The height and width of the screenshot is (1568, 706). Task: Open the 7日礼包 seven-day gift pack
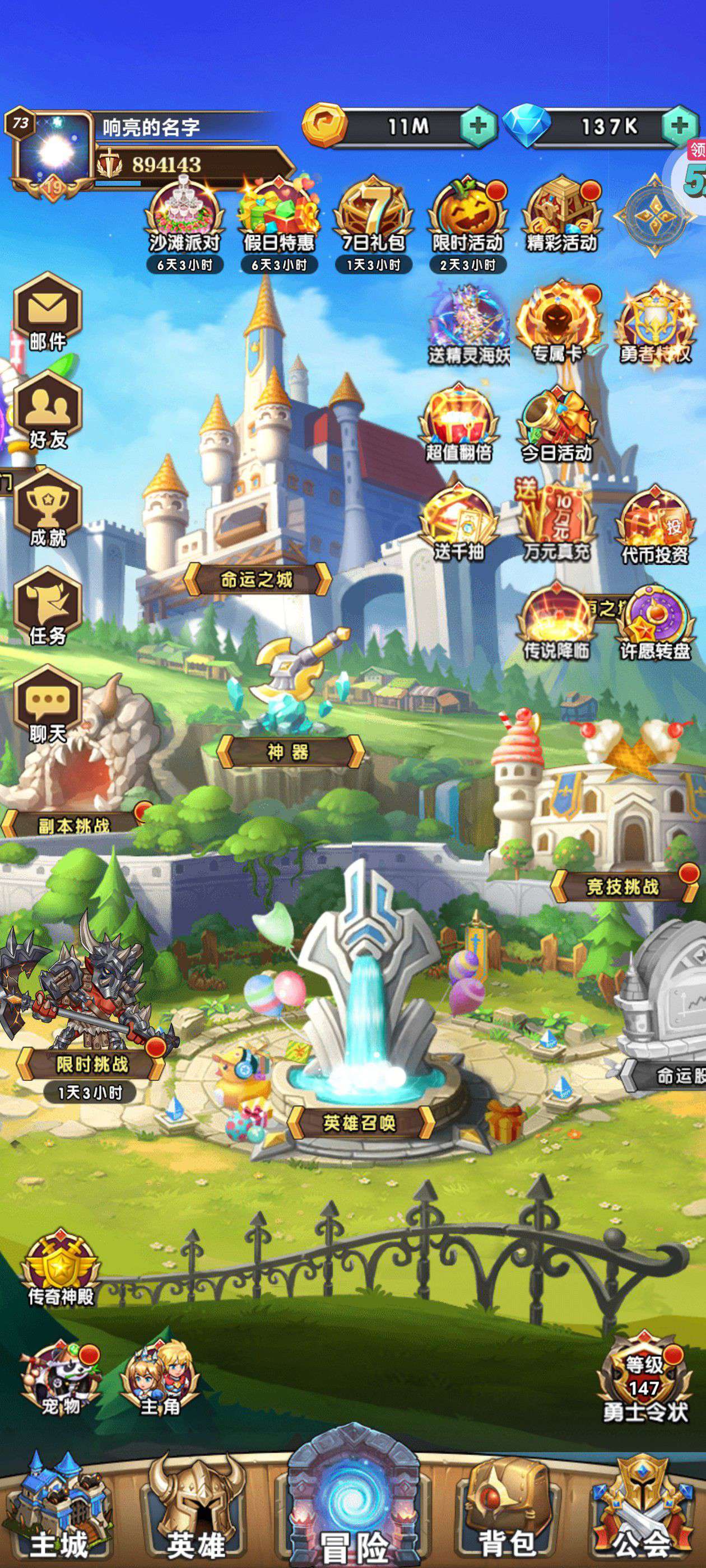click(373, 218)
